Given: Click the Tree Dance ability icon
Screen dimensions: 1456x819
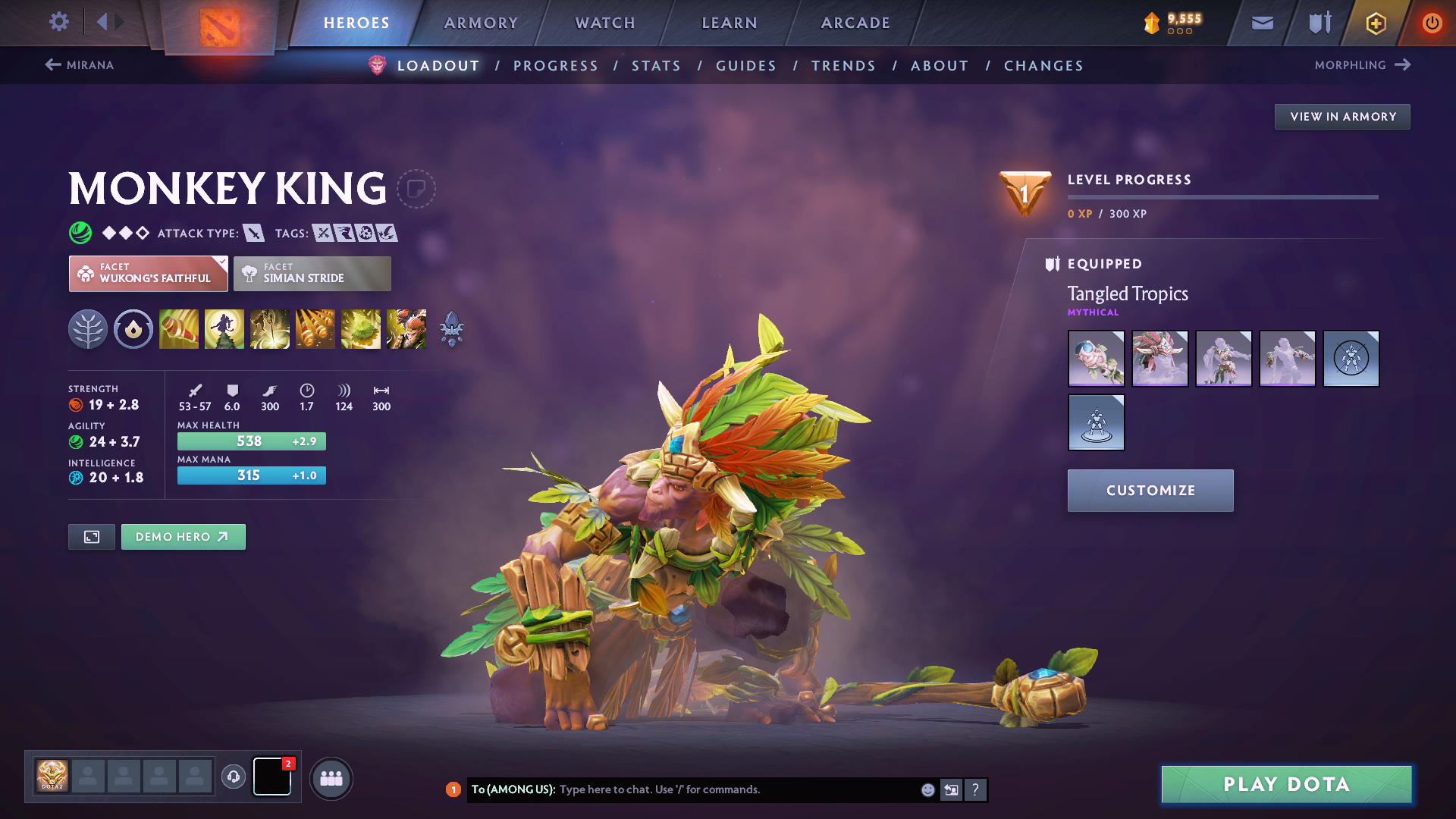Looking at the screenshot, I should 224,328.
